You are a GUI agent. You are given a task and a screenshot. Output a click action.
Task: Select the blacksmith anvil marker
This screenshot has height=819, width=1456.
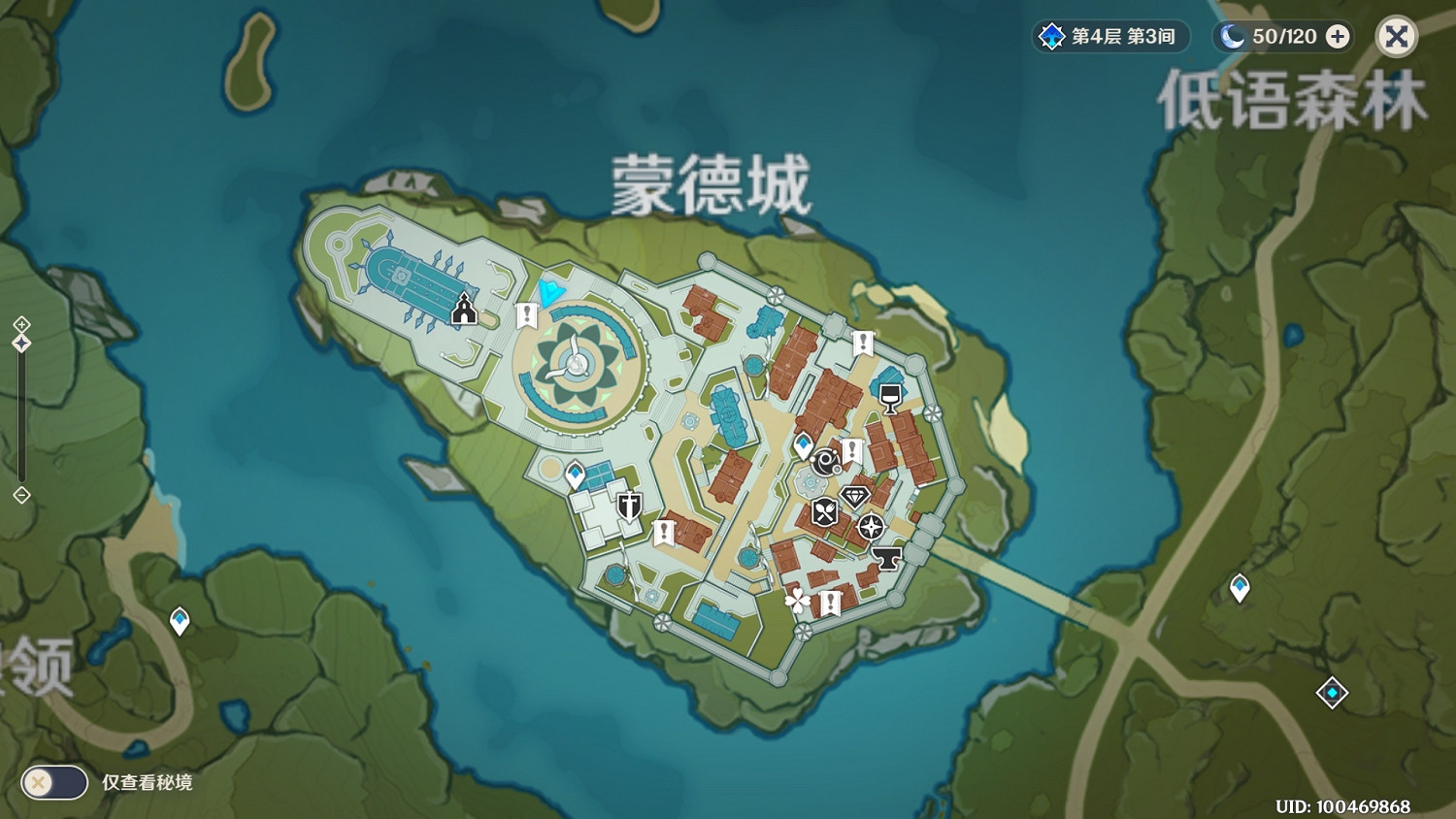click(885, 559)
